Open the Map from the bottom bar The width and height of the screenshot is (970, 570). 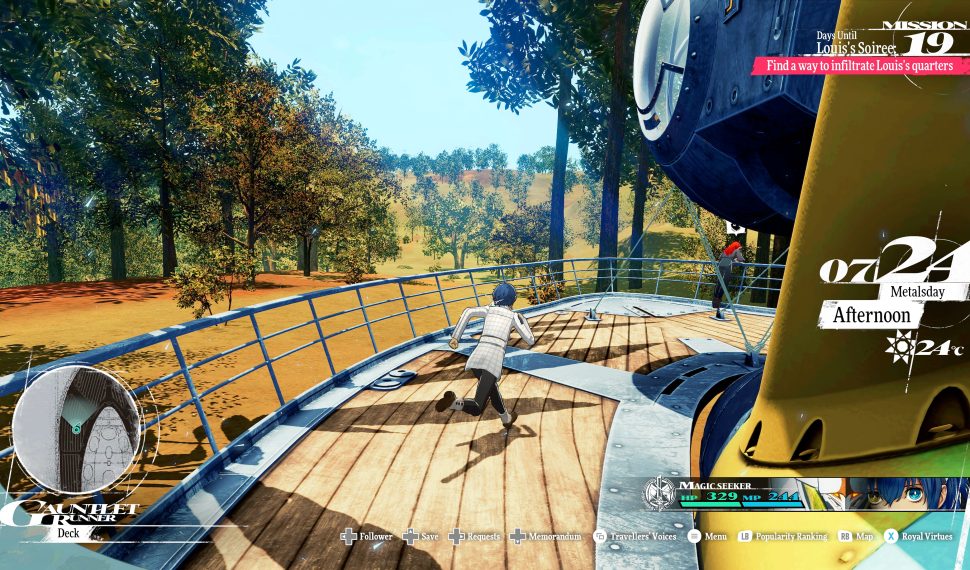click(856, 537)
